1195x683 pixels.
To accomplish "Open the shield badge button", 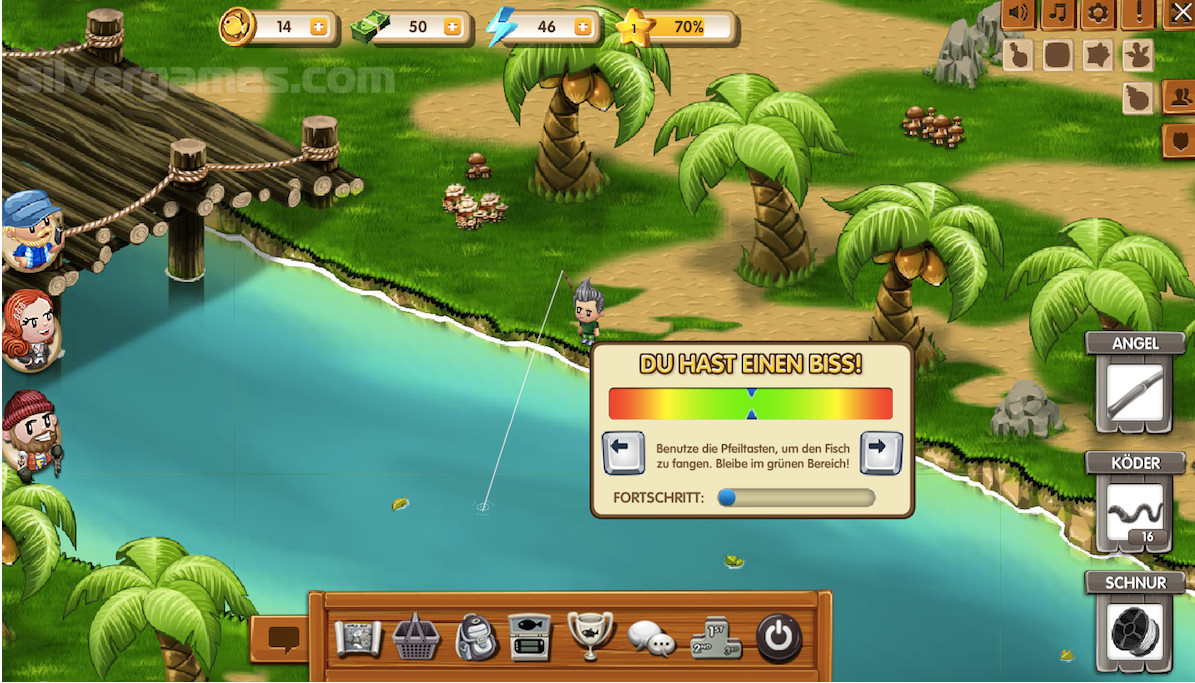I will pyautogui.click(x=1178, y=140).
